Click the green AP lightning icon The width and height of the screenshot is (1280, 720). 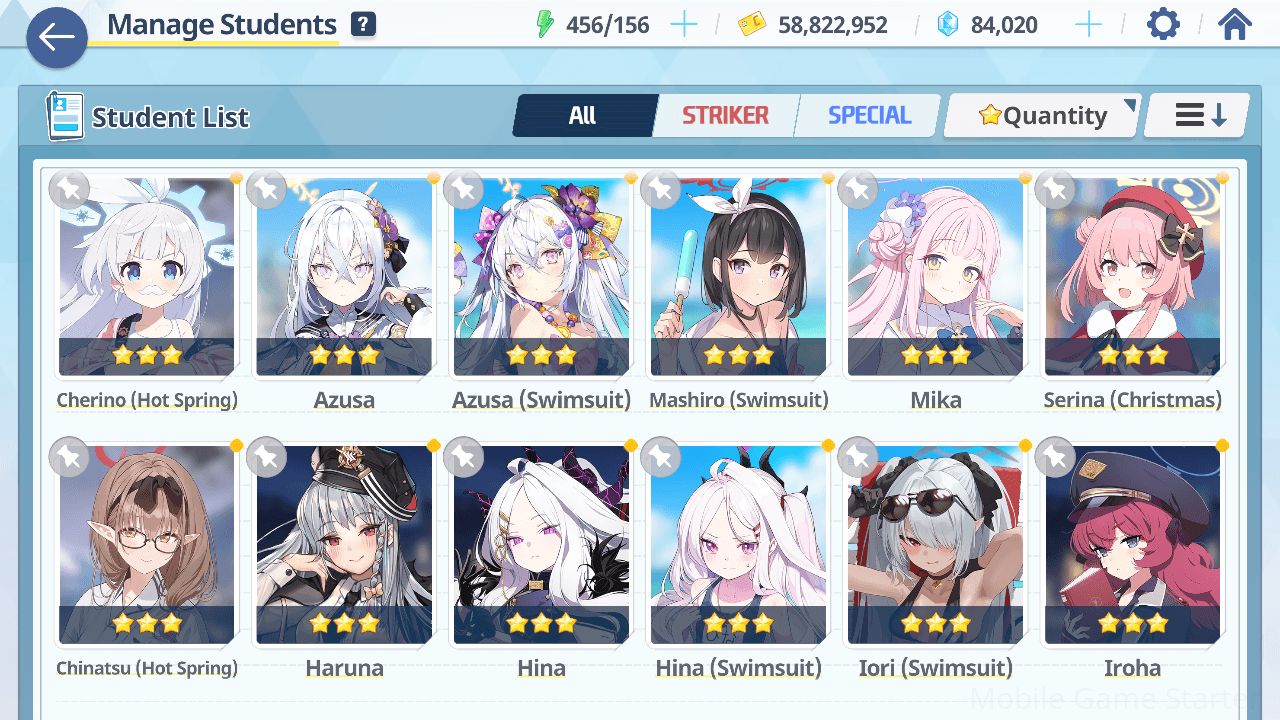(x=545, y=24)
